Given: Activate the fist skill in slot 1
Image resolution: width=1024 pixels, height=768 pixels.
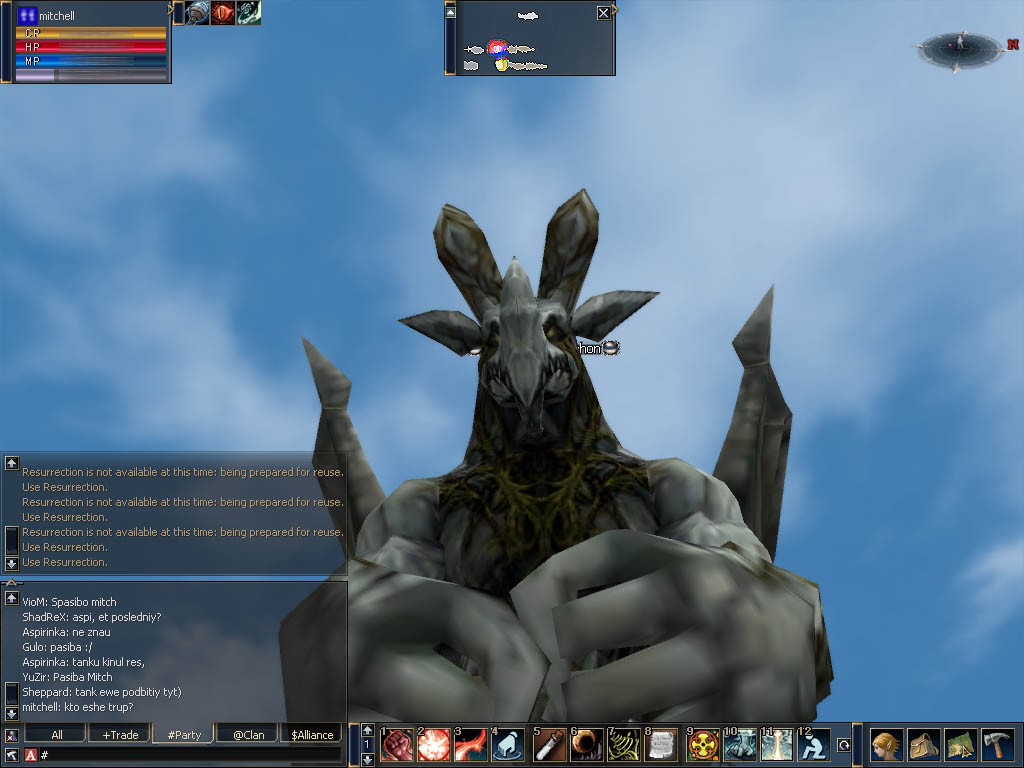Looking at the screenshot, I should pos(397,745).
